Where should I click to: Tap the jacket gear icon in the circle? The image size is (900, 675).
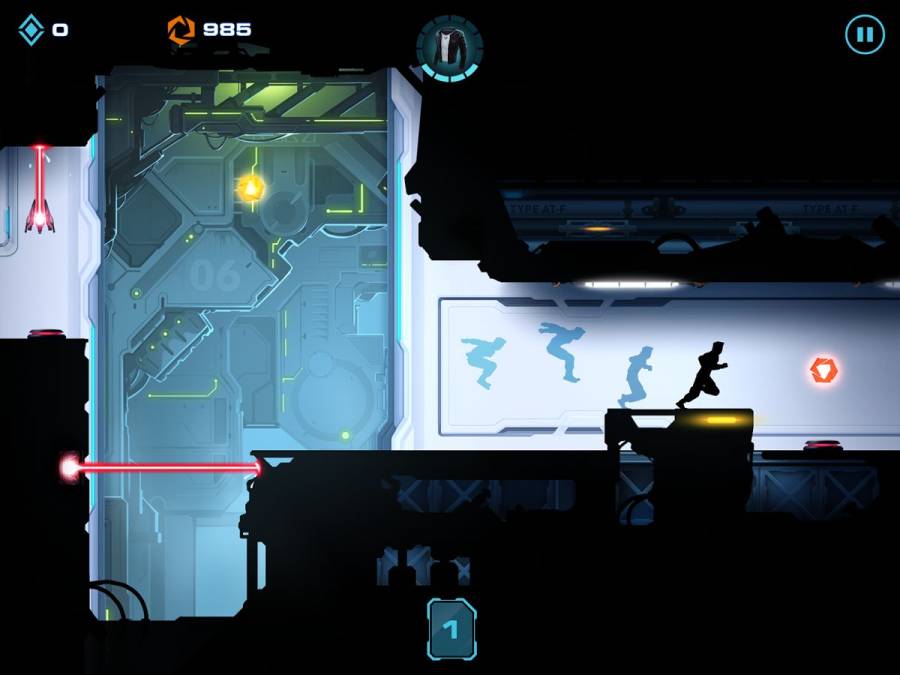tap(449, 46)
